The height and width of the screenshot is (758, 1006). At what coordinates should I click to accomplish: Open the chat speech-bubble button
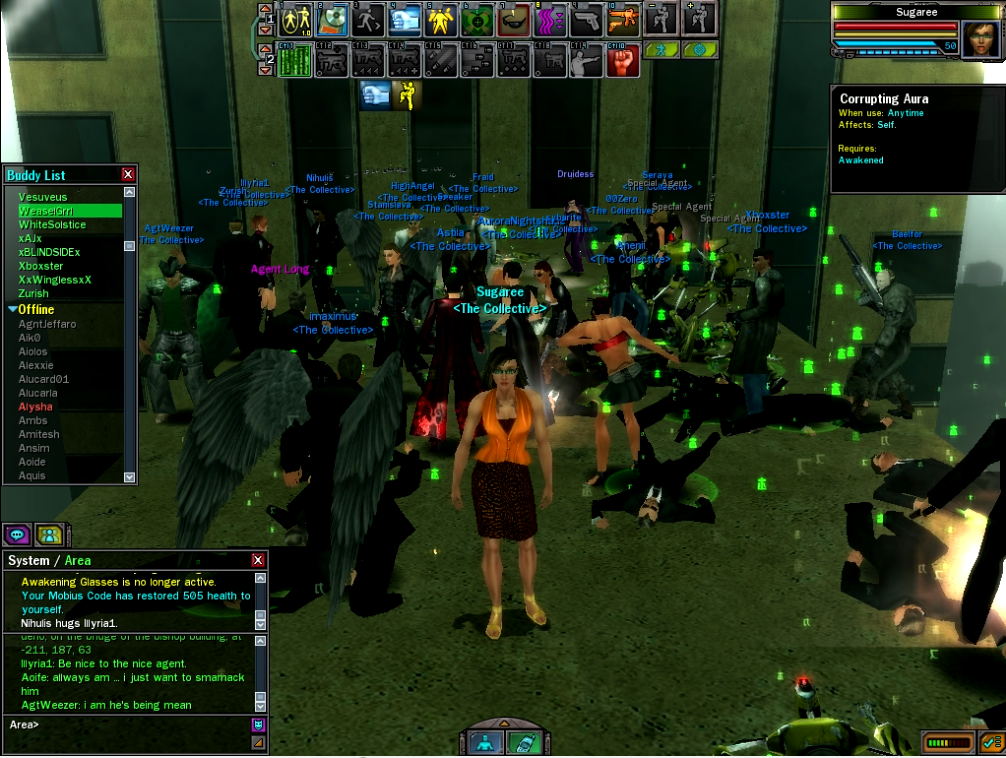[17, 535]
